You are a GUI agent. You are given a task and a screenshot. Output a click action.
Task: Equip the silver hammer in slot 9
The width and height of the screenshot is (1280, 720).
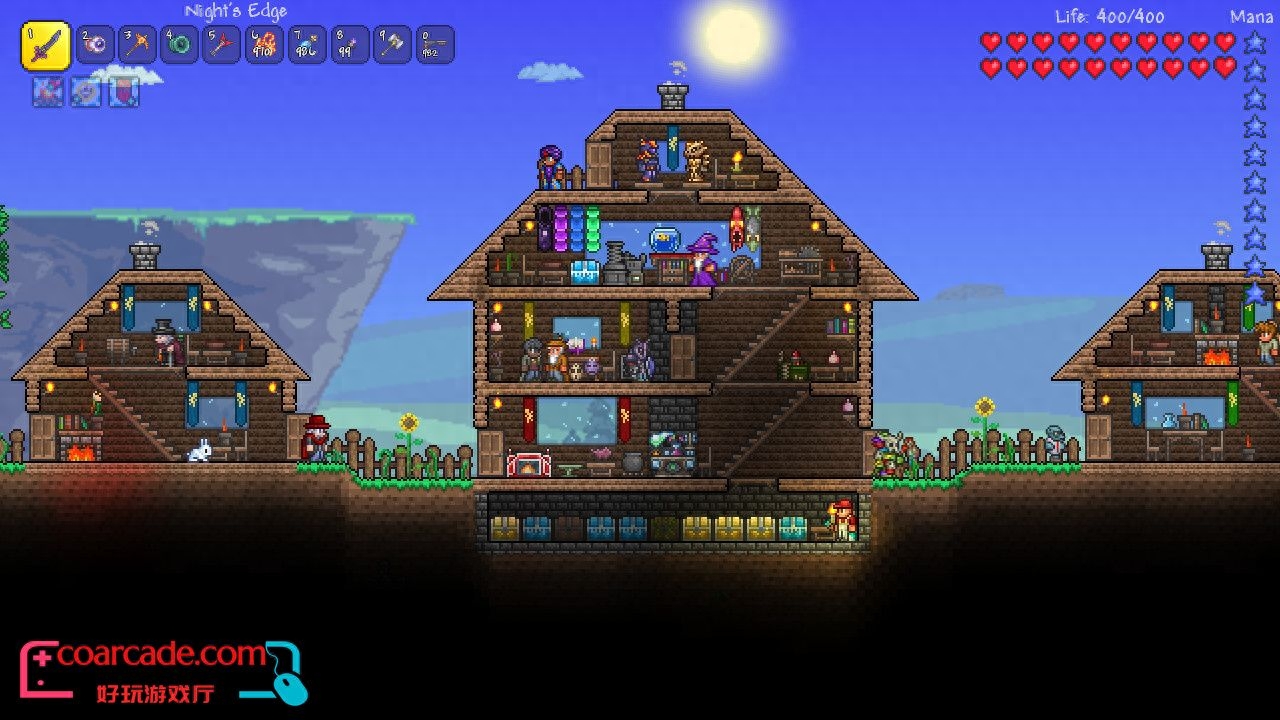(x=392, y=45)
